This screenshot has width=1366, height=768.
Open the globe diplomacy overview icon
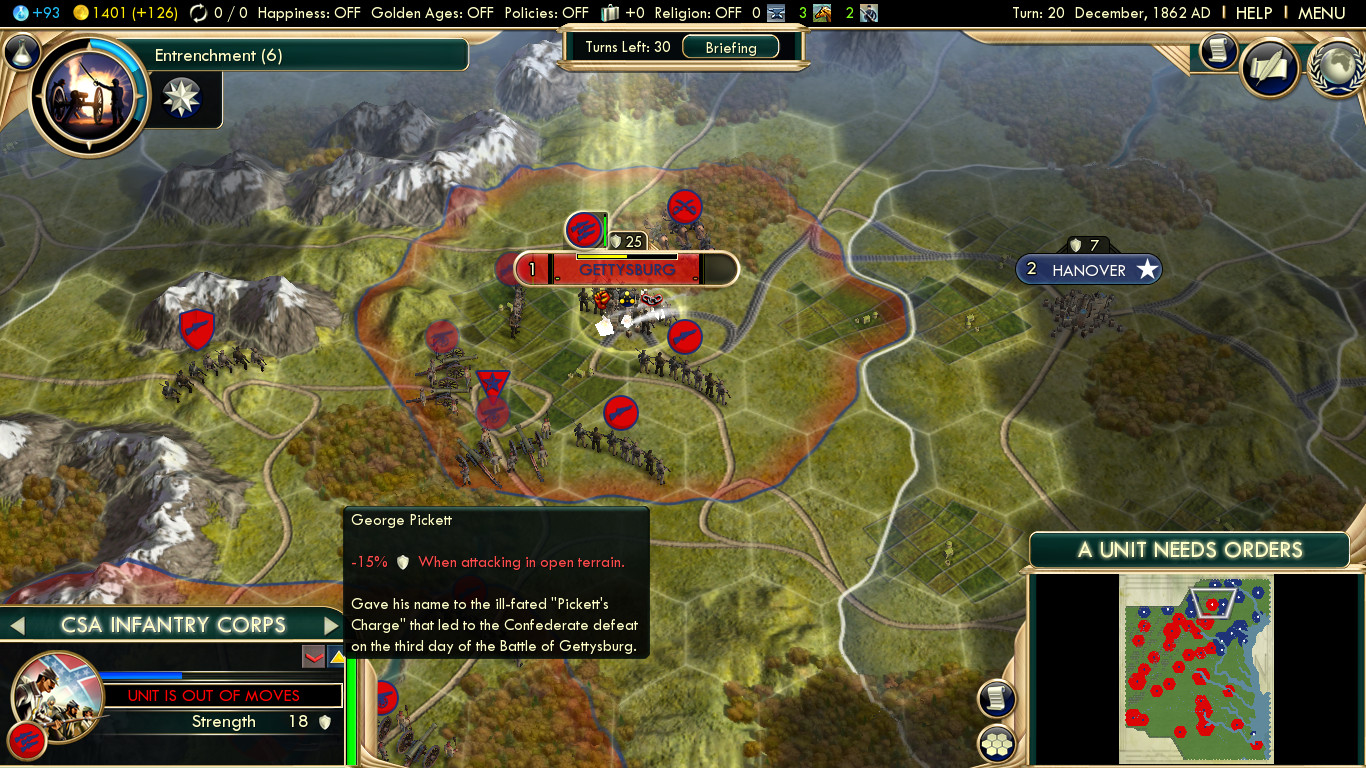(1337, 69)
